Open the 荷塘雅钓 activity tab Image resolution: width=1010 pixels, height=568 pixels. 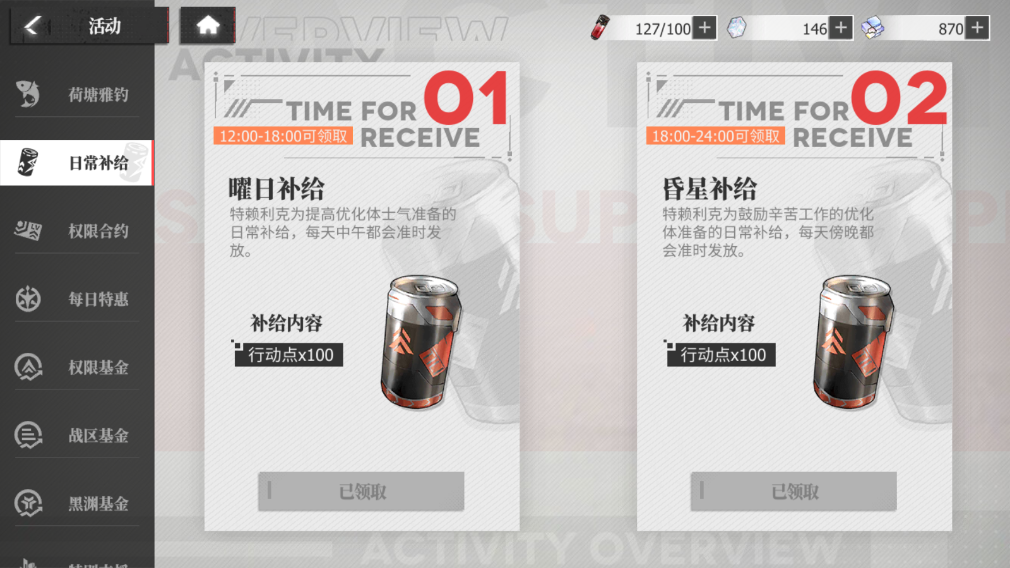tap(77, 95)
